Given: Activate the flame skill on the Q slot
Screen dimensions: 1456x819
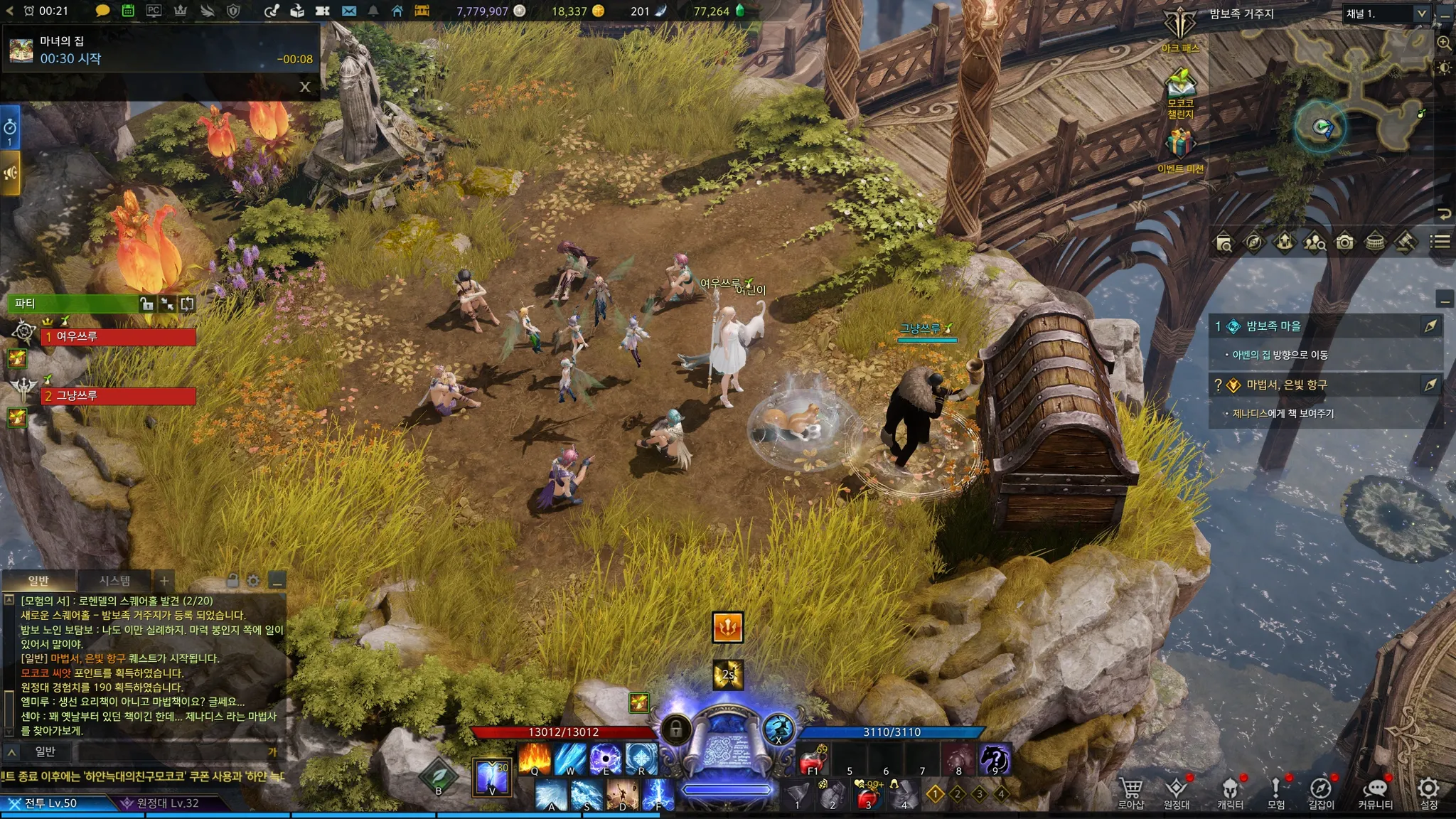Looking at the screenshot, I should pos(535,758).
